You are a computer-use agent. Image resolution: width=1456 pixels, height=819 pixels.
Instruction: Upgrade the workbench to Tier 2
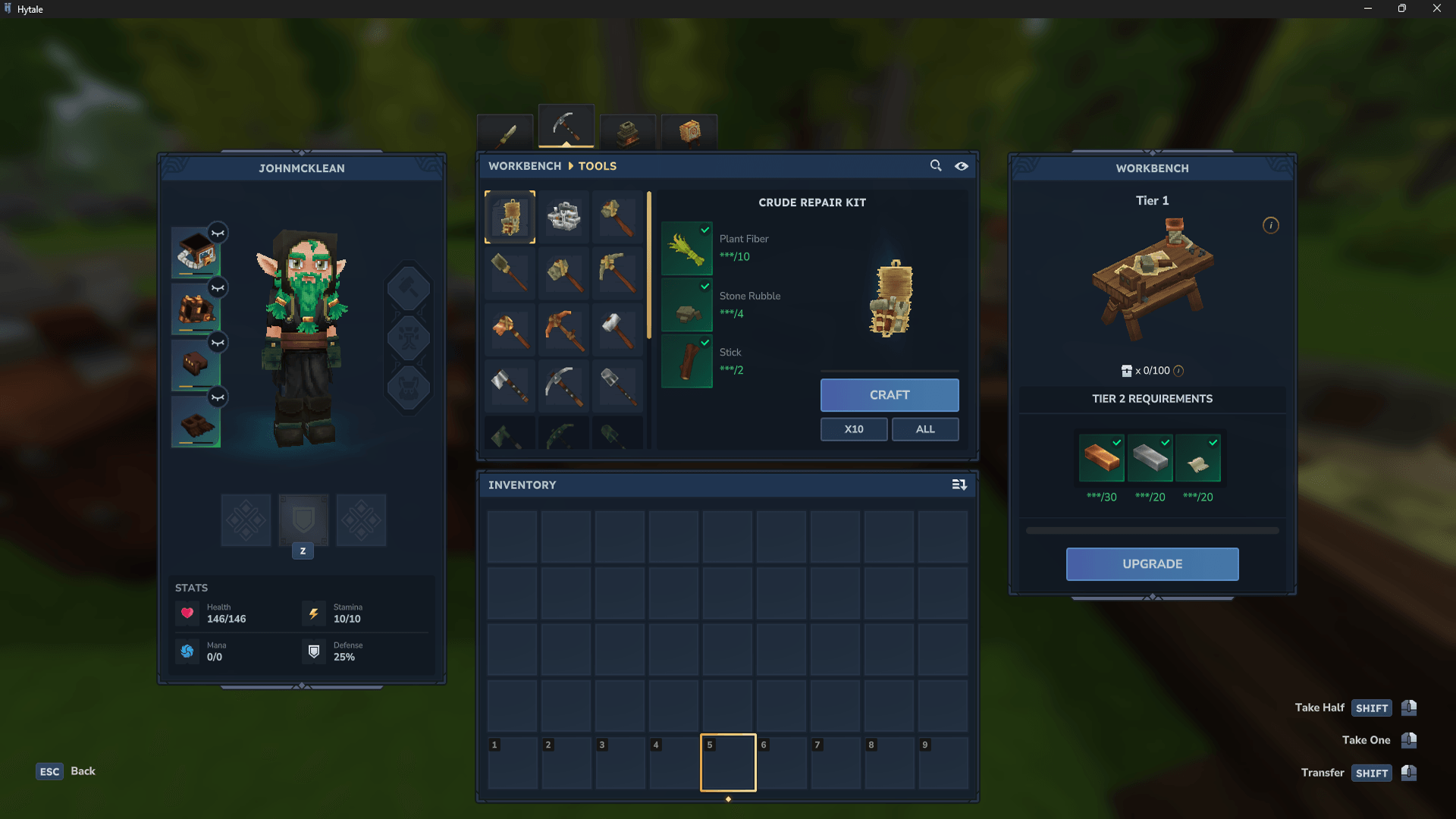(x=1151, y=564)
